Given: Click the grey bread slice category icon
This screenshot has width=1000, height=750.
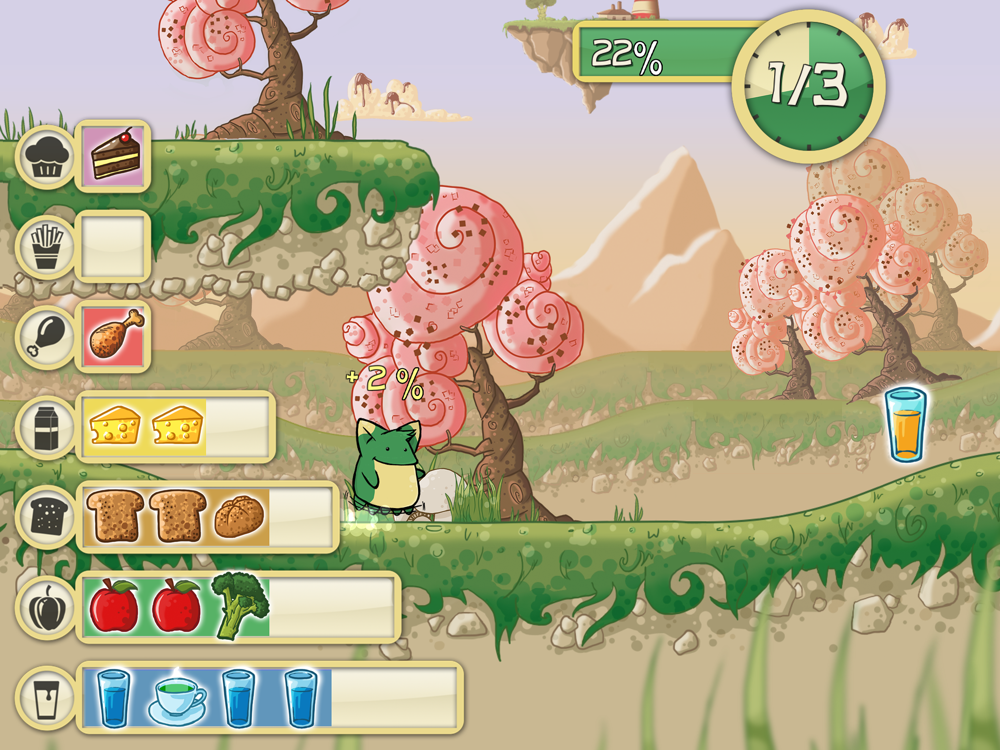Looking at the screenshot, I should [x=46, y=517].
